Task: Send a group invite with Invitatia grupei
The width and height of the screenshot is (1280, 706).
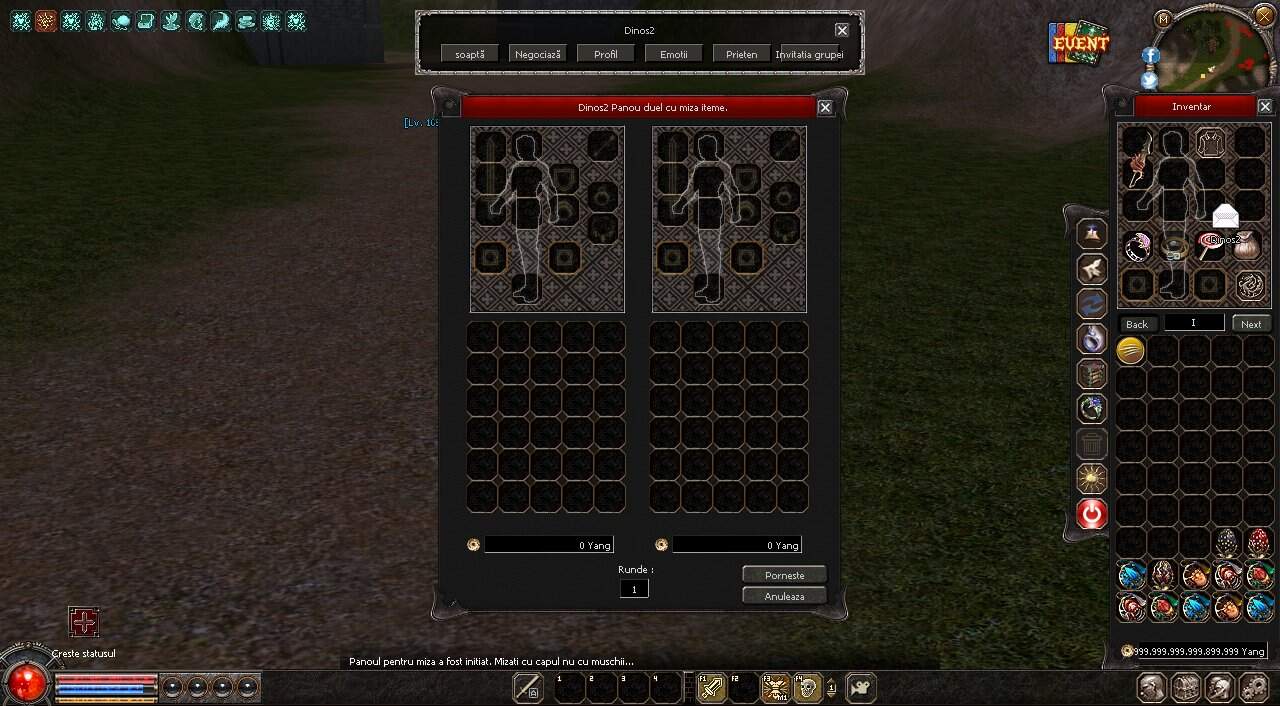Action: (810, 54)
